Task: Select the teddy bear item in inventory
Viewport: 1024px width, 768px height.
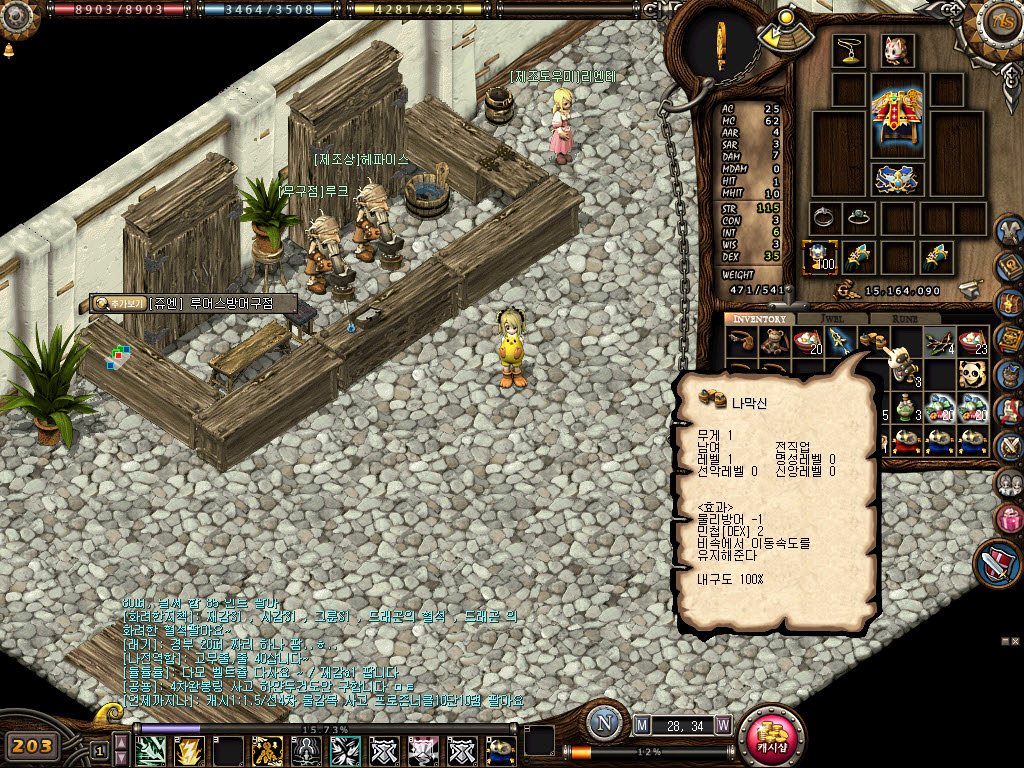Action: [774, 343]
